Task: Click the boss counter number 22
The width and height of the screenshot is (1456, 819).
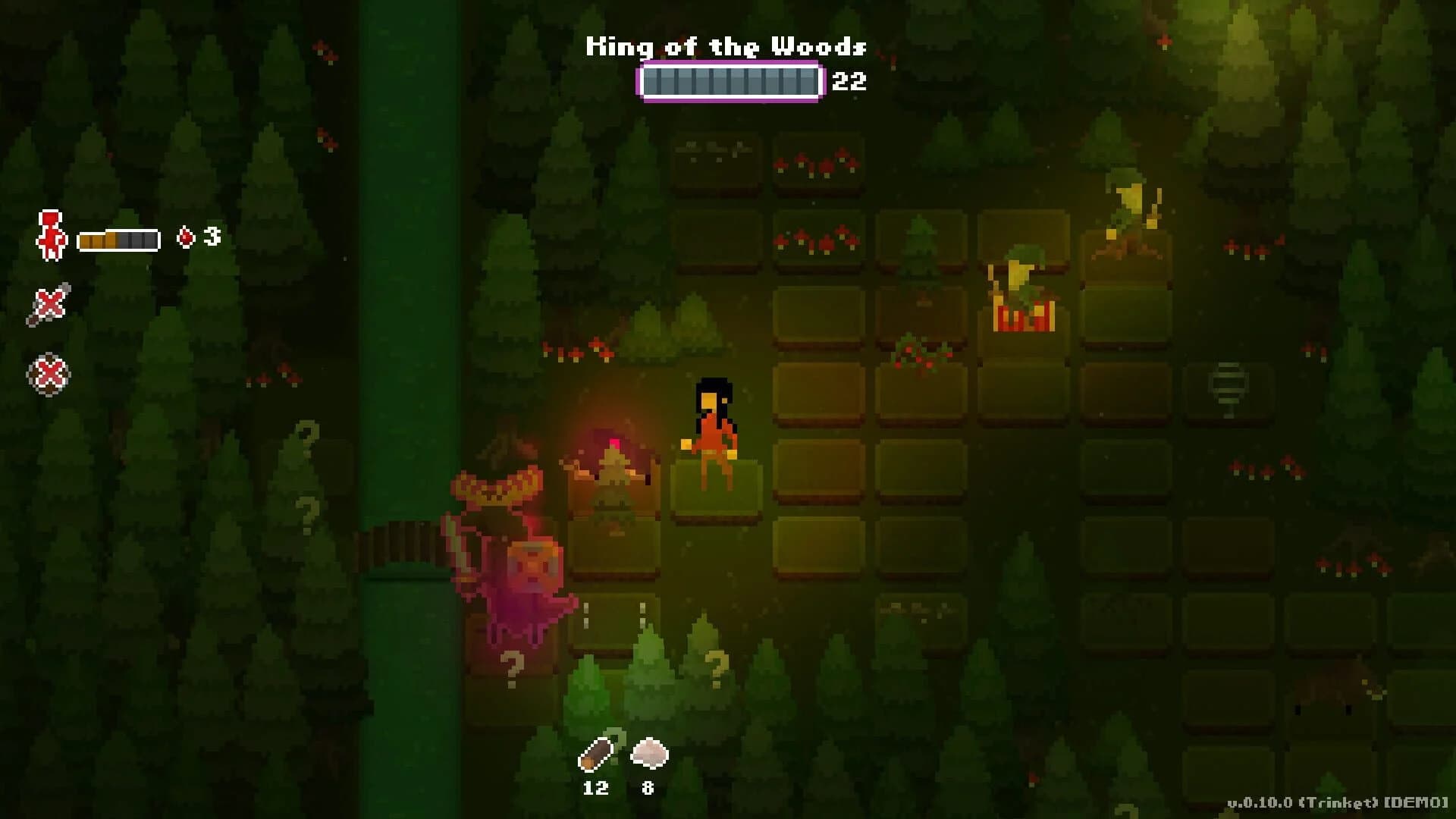Action: point(851,81)
